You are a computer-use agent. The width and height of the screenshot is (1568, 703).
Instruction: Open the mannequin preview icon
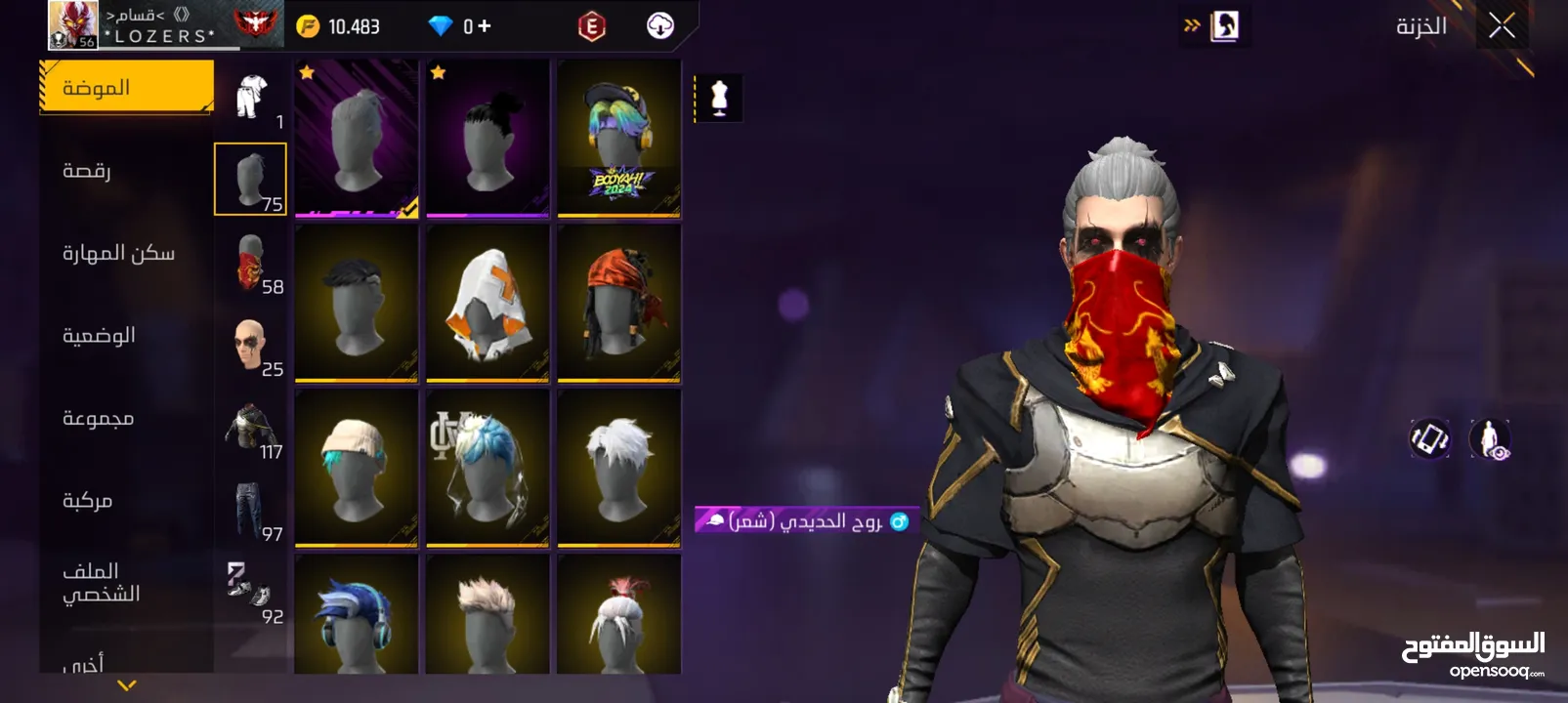click(x=719, y=99)
